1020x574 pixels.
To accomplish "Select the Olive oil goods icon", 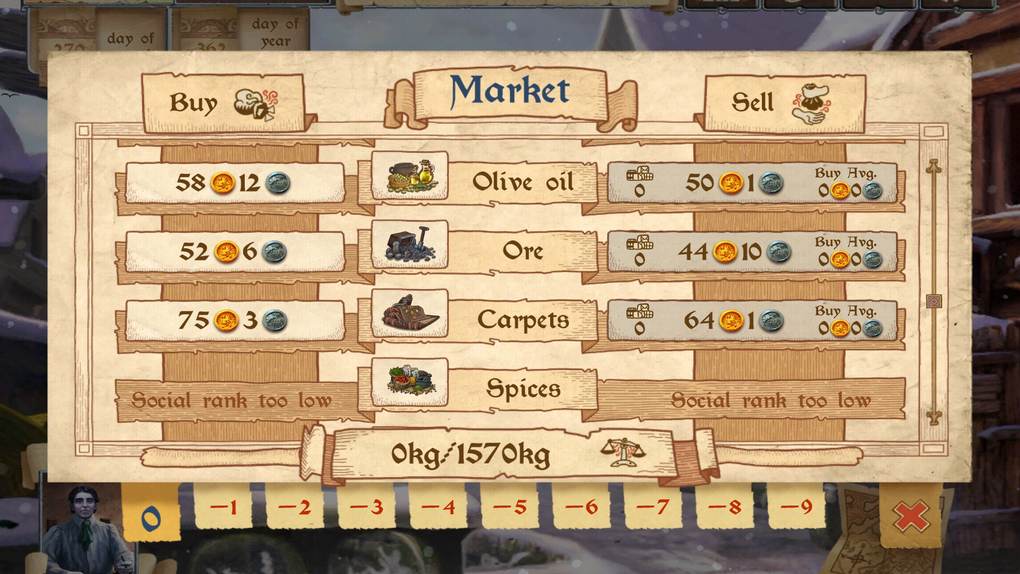I will 410,176.
